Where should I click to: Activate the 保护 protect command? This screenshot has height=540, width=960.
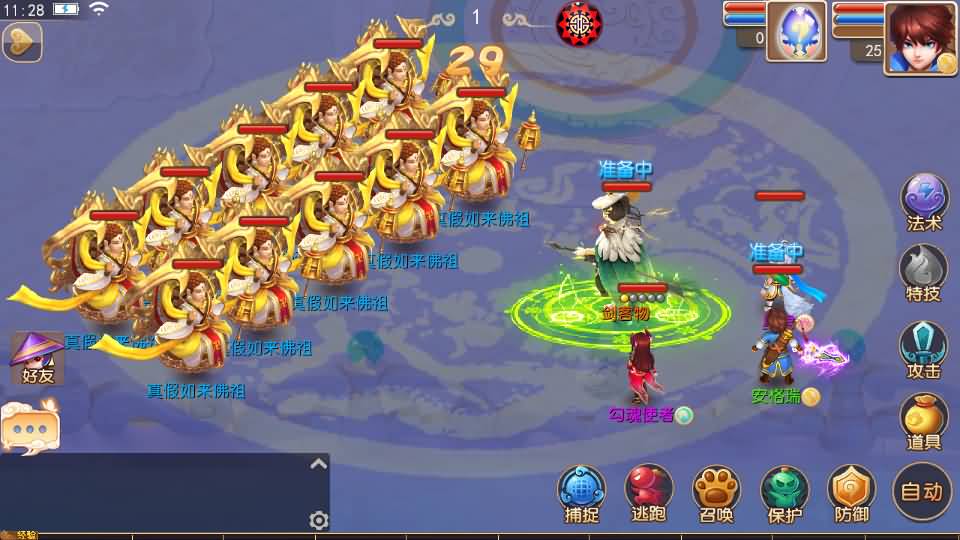tap(784, 493)
